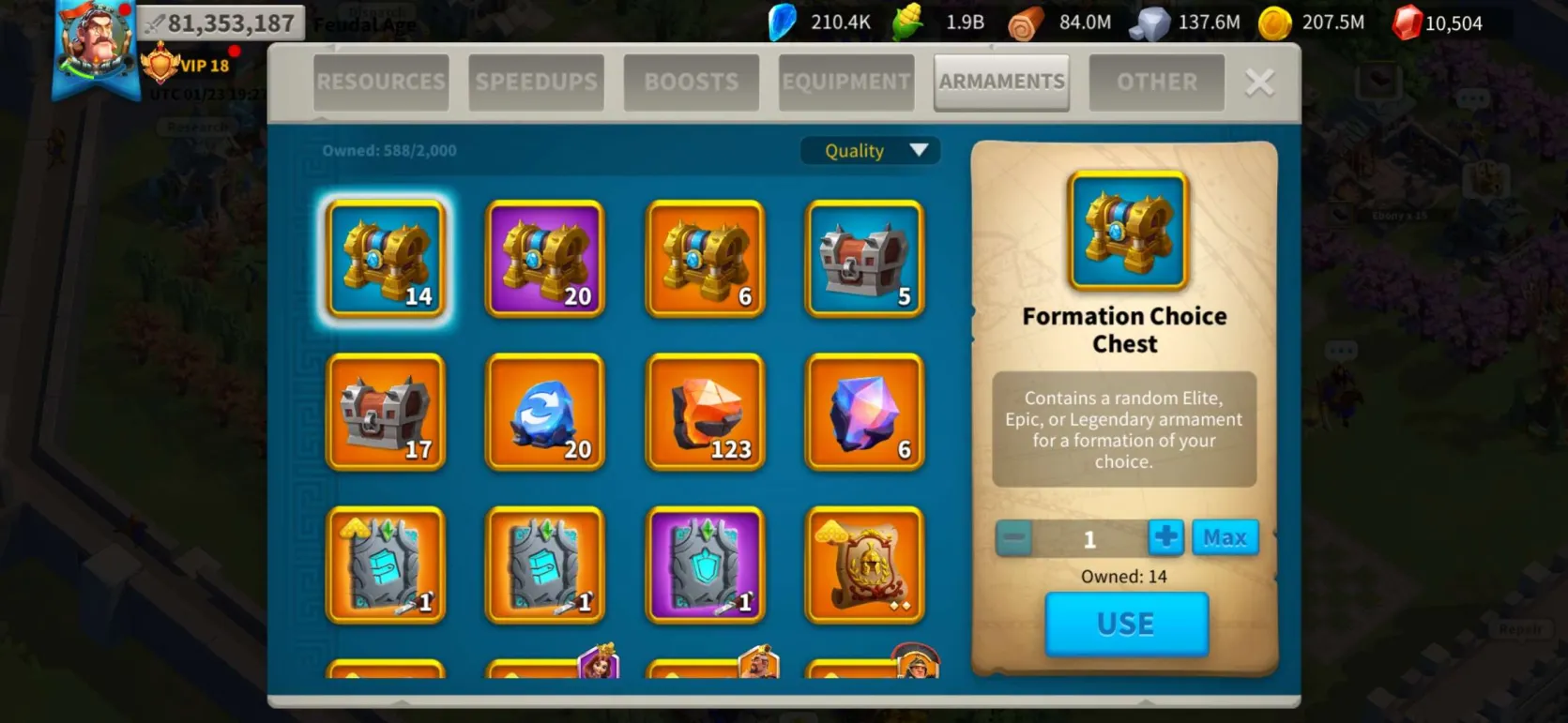Increase quantity with the plus button

(x=1165, y=538)
